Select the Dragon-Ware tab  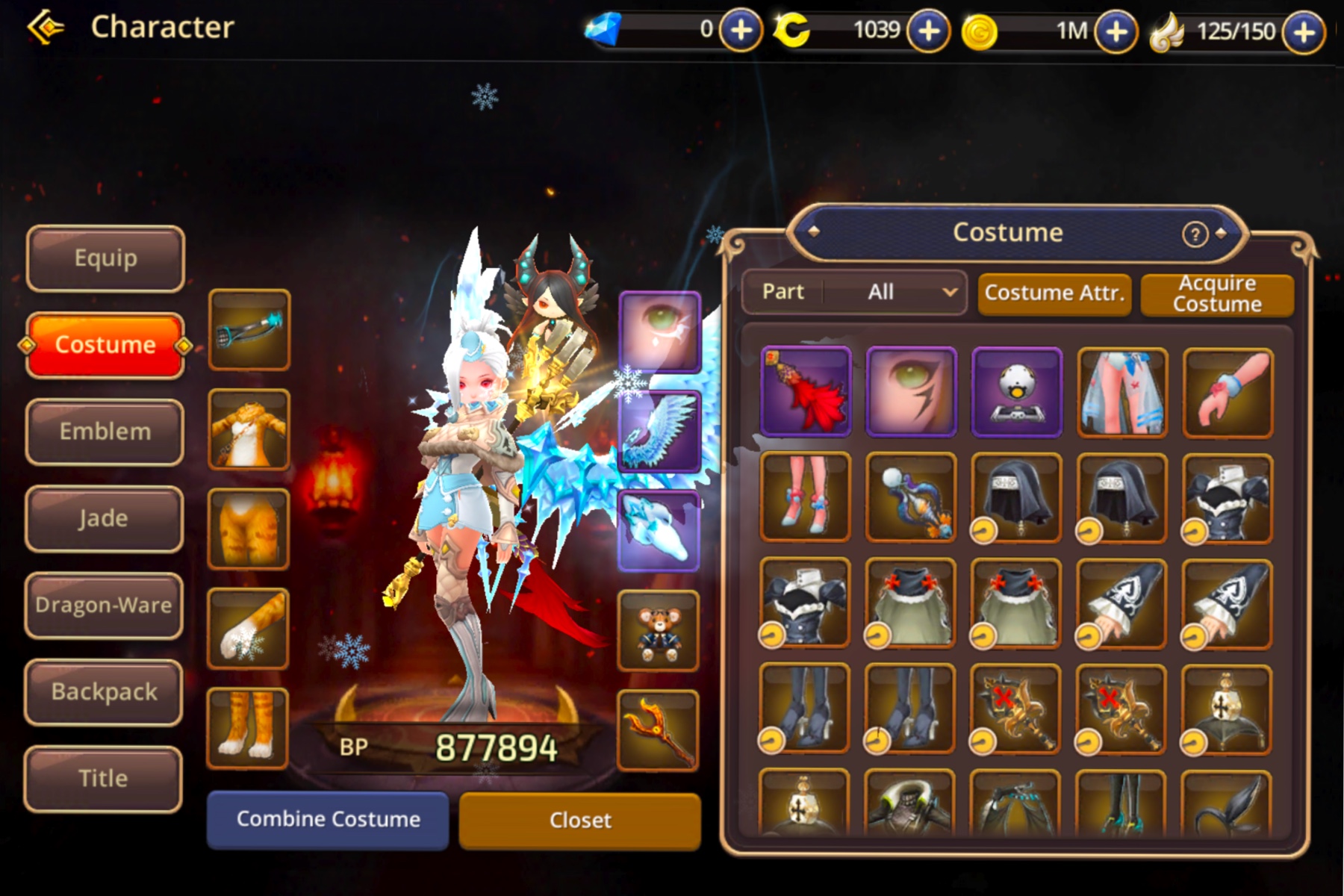click(x=104, y=605)
